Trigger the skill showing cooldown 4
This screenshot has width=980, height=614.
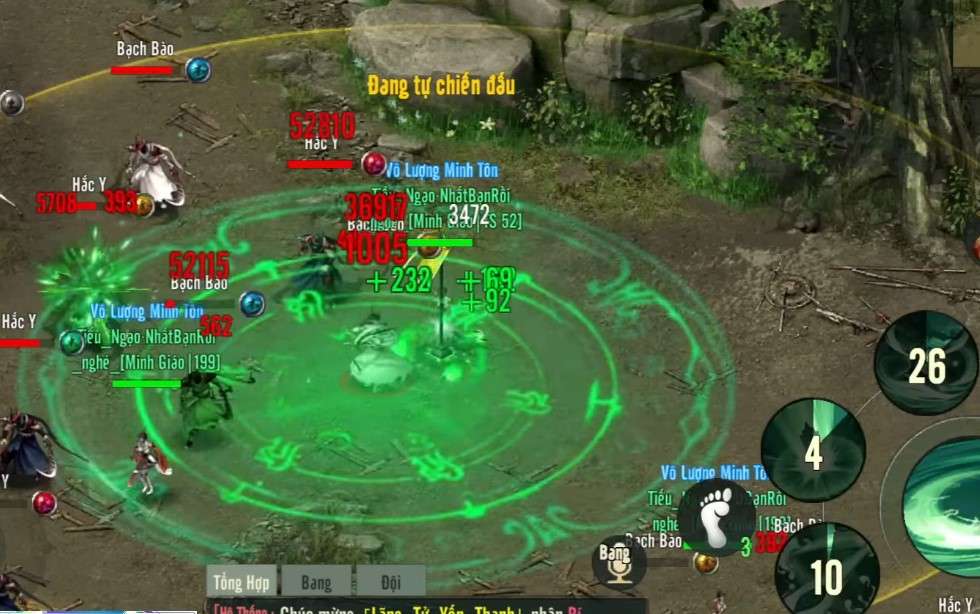pos(813,451)
